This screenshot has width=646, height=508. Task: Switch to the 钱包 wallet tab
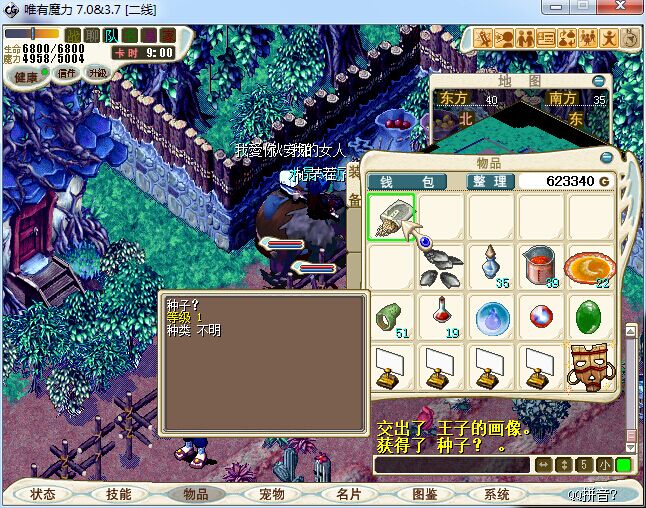tap(406, 182)
